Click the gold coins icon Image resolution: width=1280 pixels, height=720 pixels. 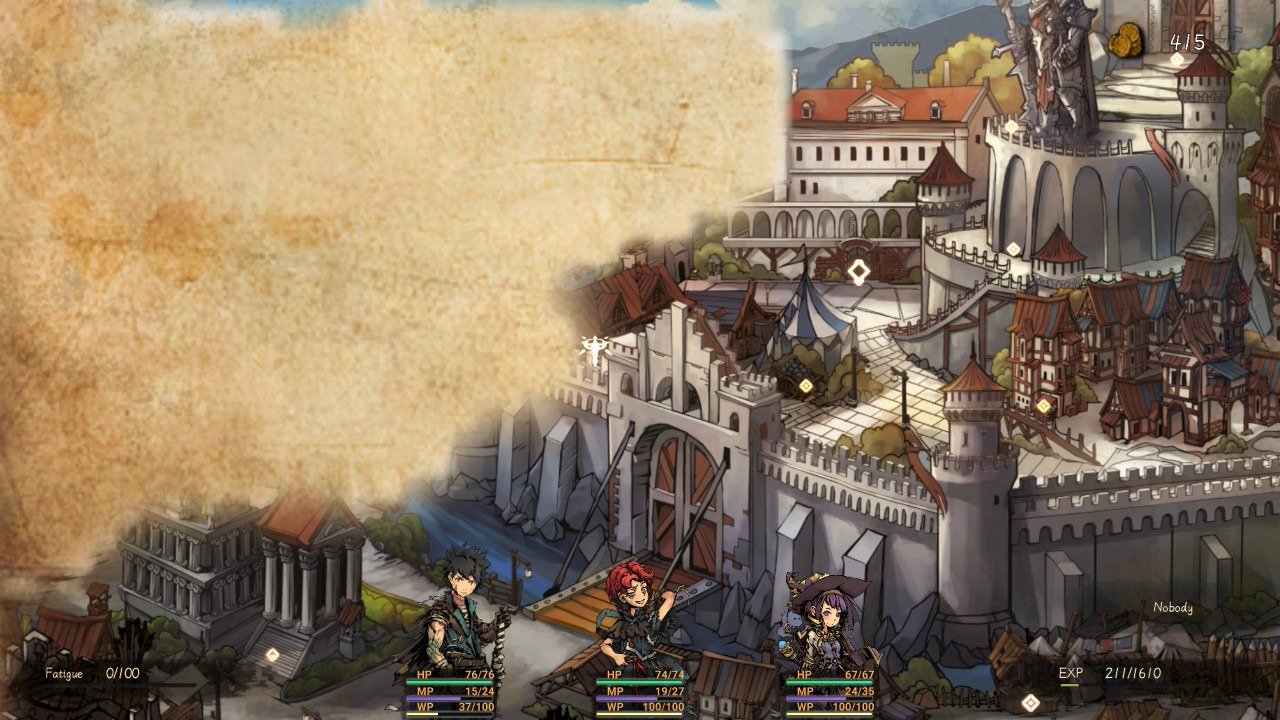1126,43
